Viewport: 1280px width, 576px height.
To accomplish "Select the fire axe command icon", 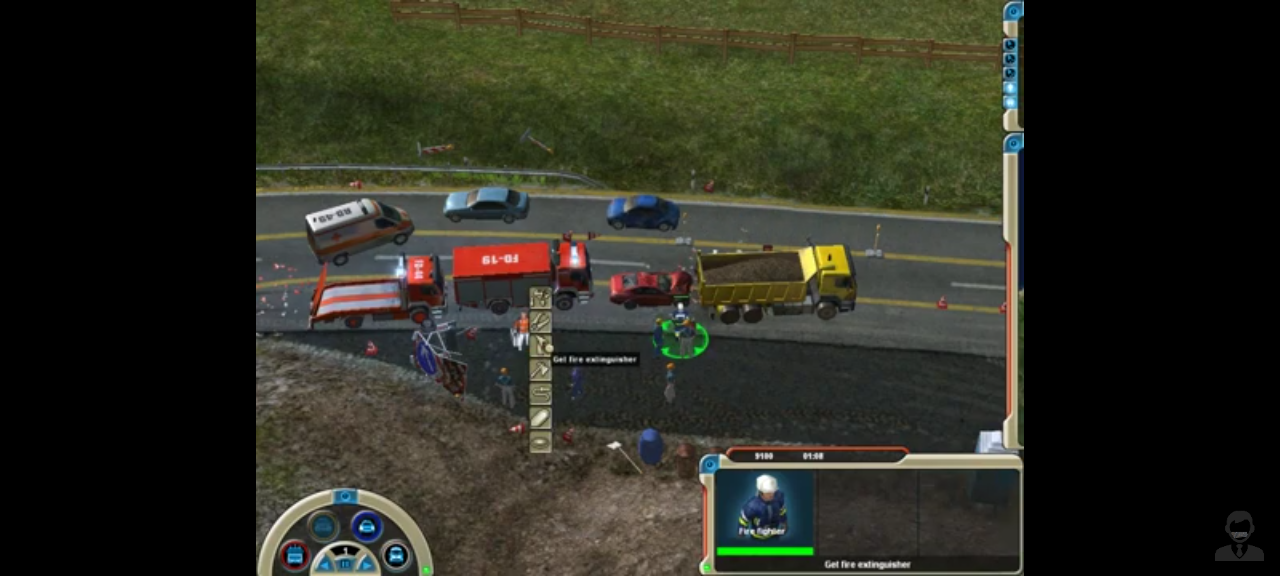I will [540, 370].
